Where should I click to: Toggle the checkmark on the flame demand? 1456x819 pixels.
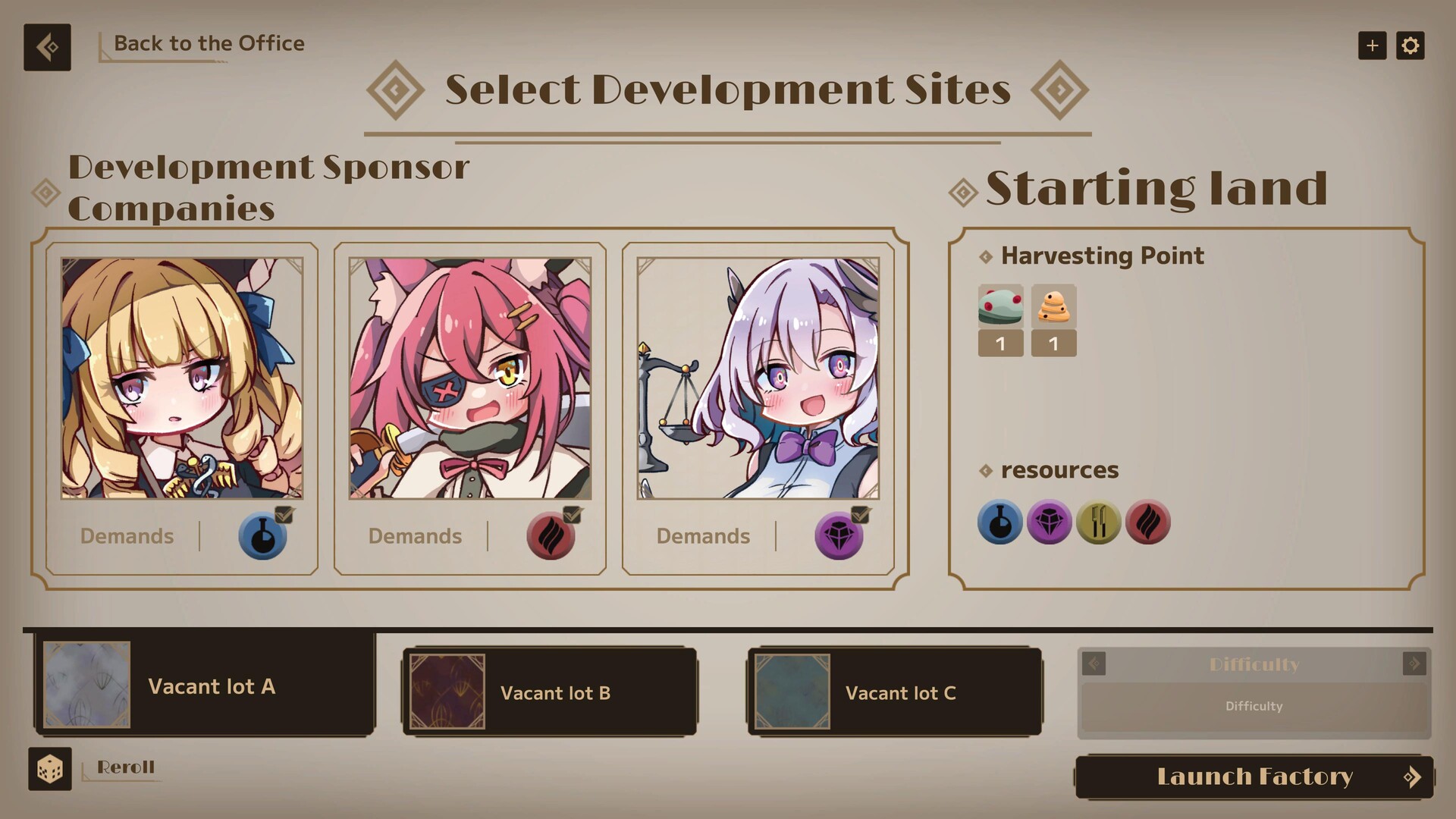click(571, 514)
